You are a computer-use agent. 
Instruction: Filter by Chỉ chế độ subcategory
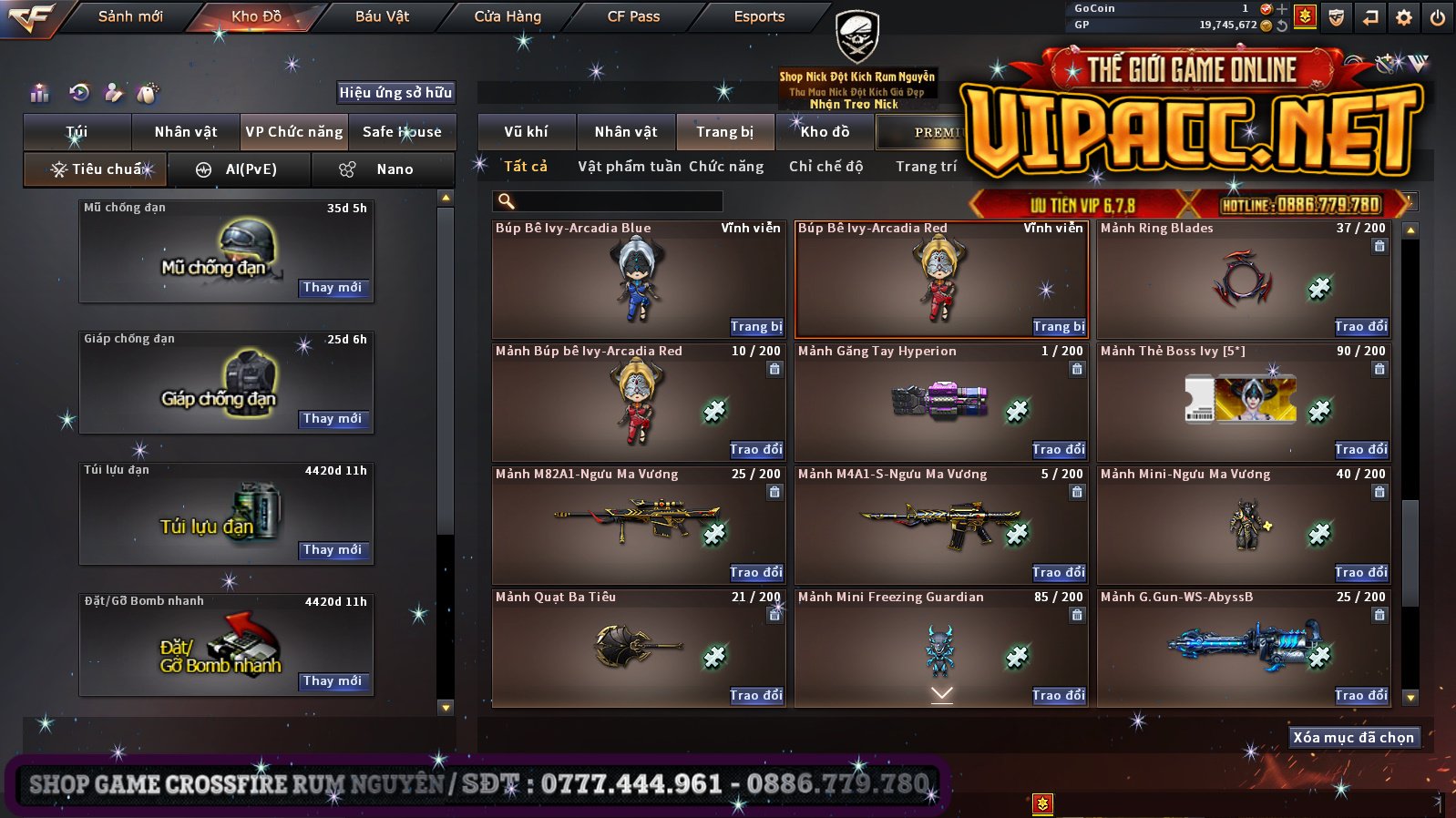click(825, 167)
